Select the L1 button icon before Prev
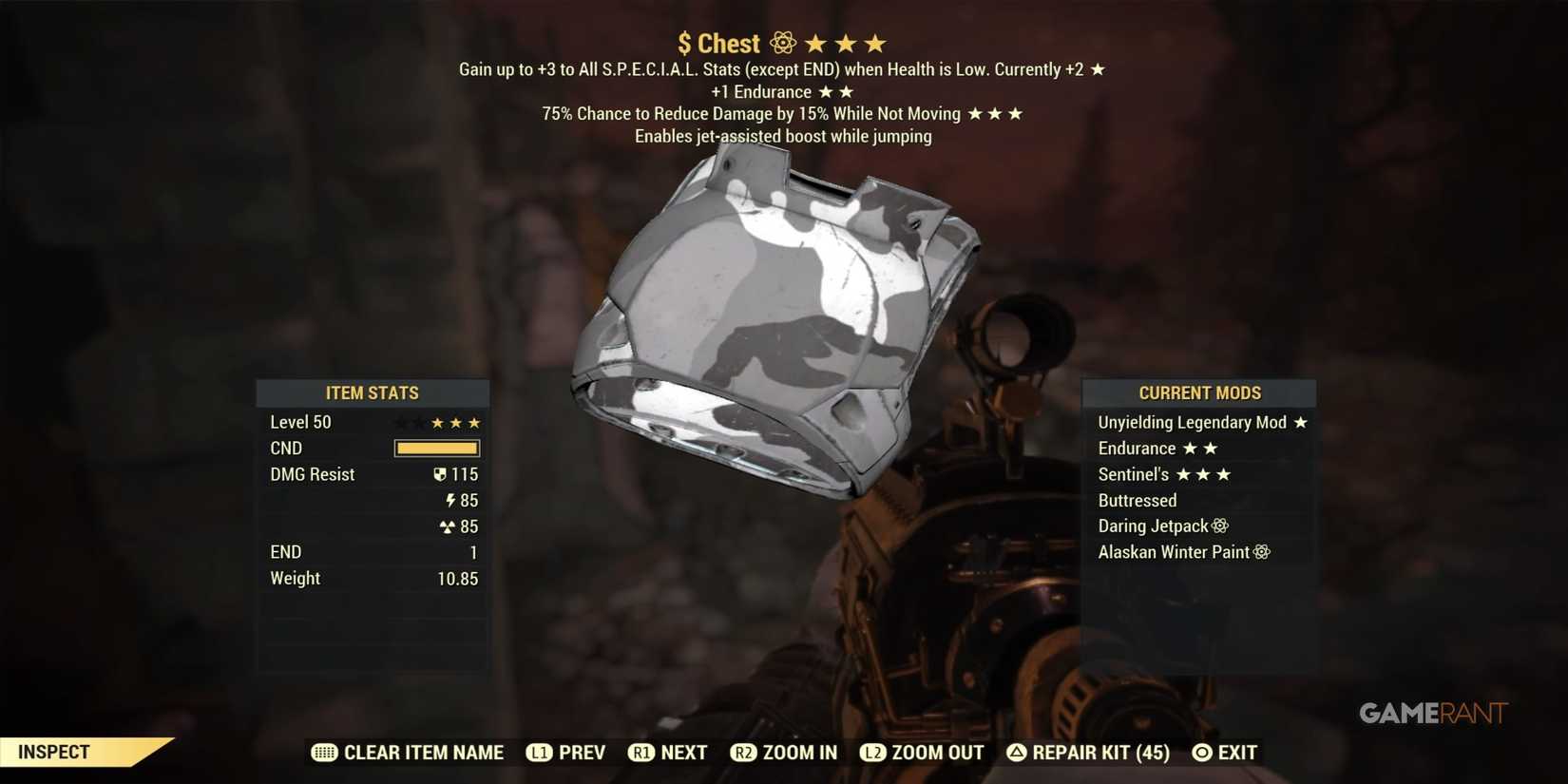 point(541,752)
